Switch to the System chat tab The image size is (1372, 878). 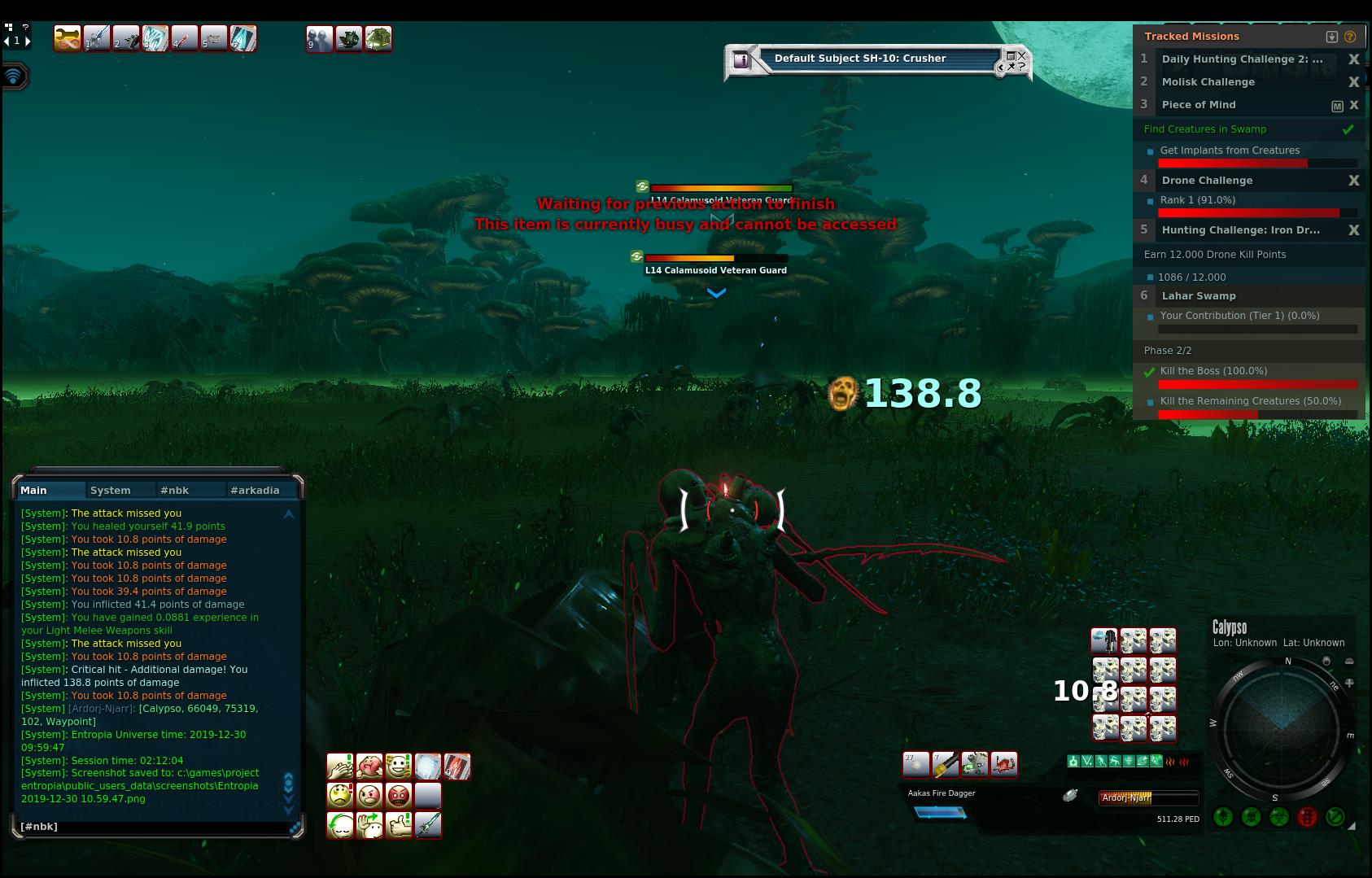click(x=111, y=490)
